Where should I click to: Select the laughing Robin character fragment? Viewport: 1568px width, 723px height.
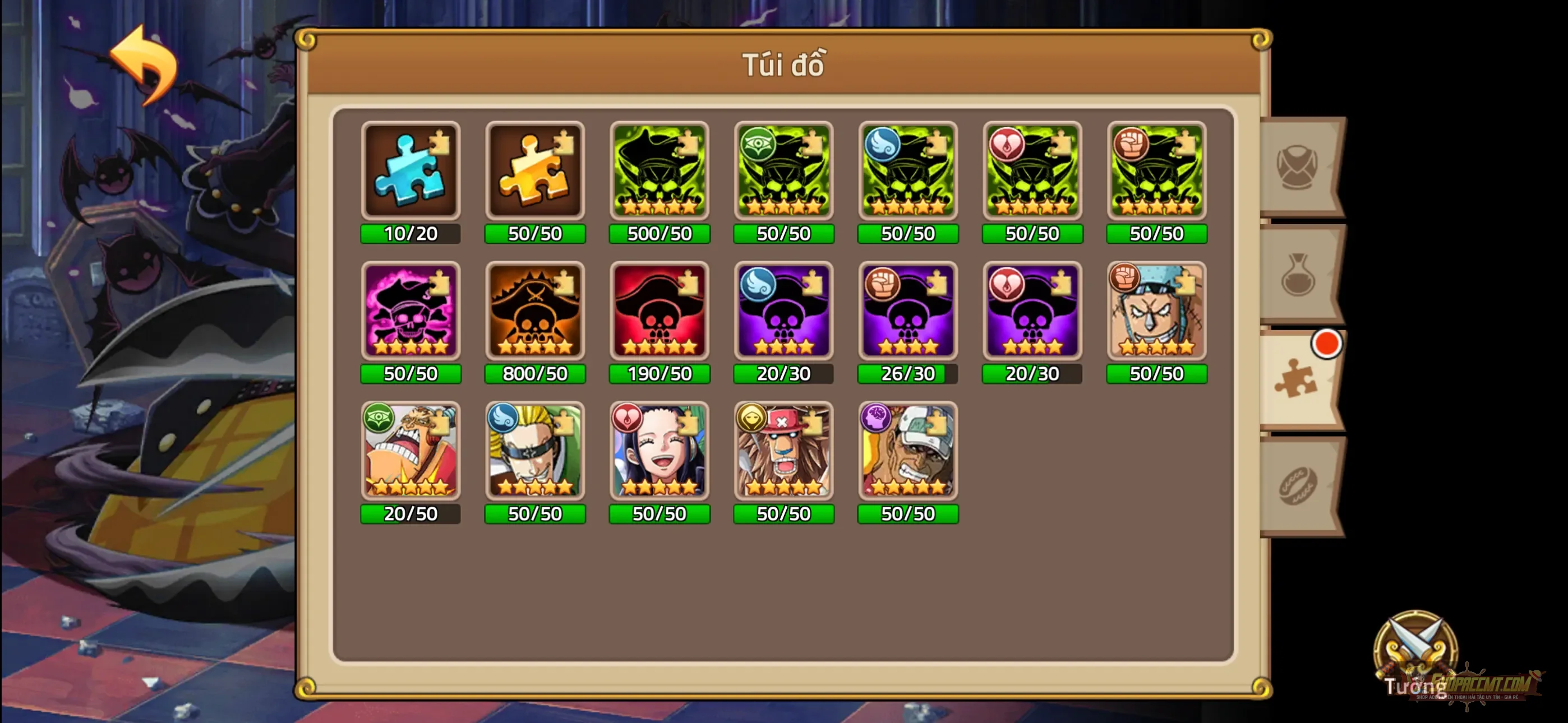tap(659, 452)
